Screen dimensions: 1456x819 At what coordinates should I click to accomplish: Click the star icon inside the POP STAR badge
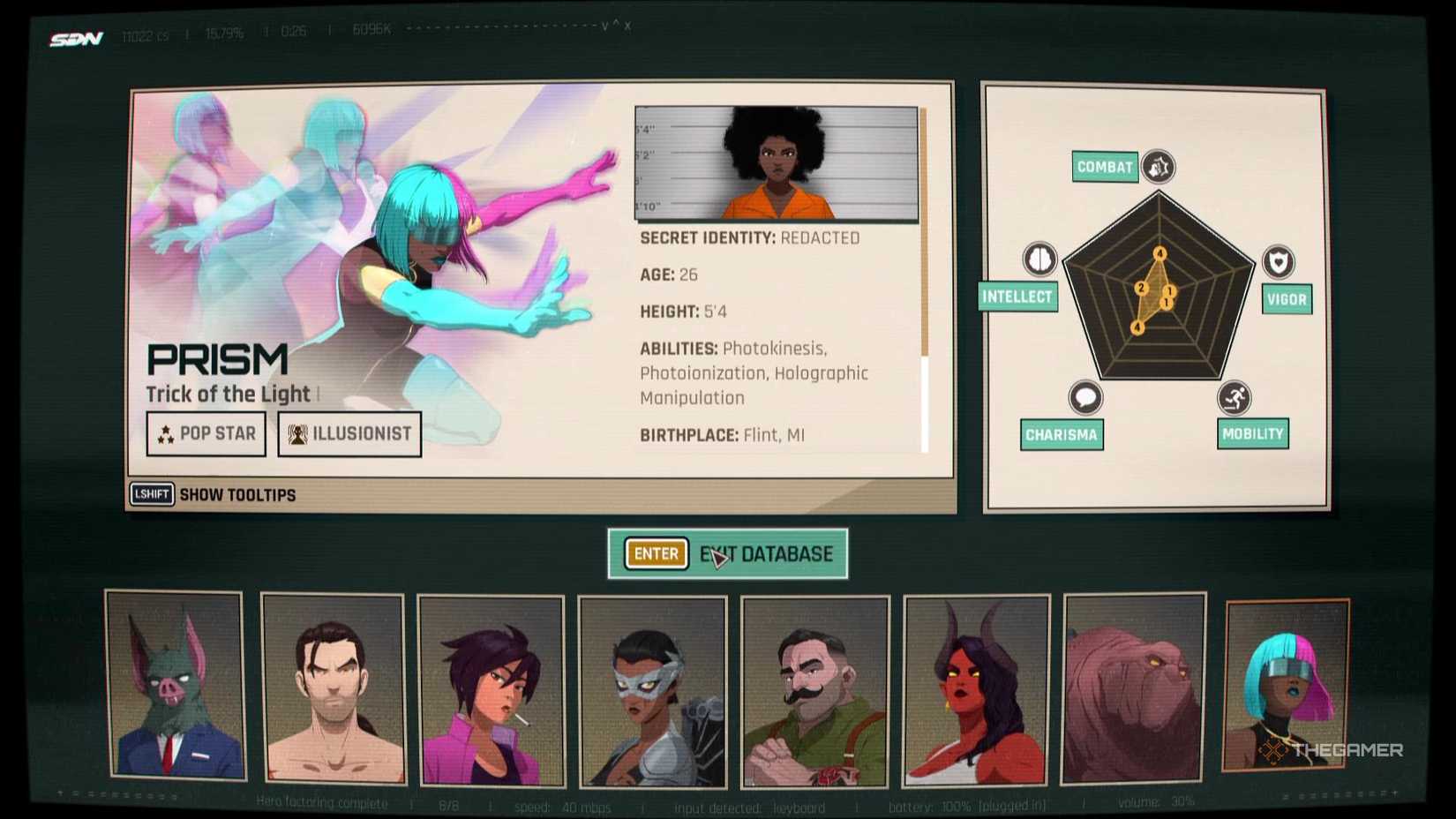[x=167, y=433]
